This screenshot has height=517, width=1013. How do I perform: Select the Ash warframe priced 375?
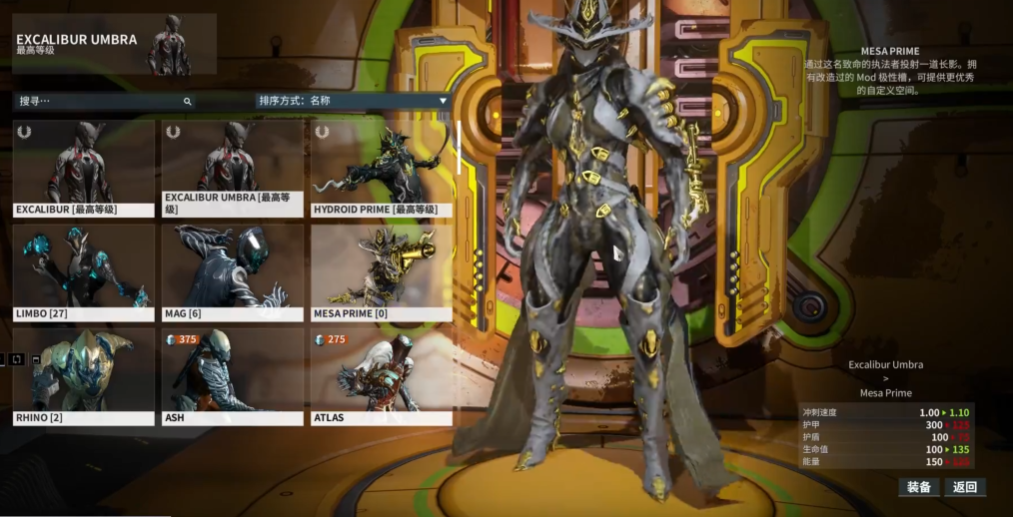[x=232, y=376]
